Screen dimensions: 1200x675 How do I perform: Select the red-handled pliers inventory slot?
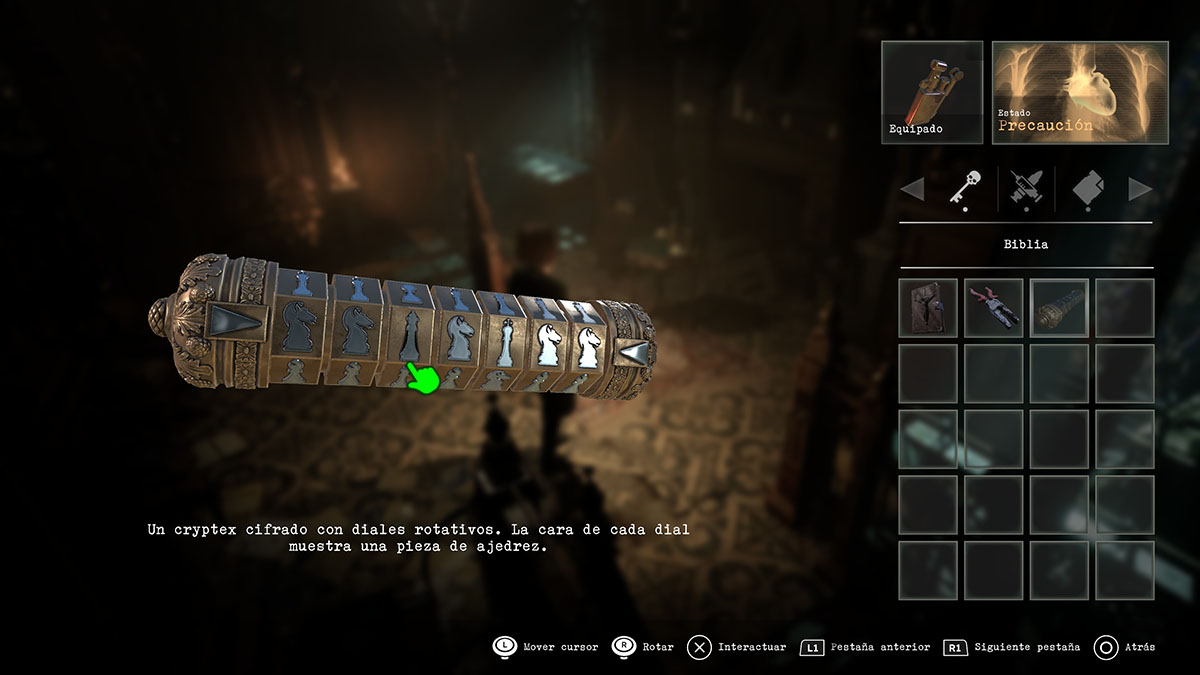(x=994, y=307)
